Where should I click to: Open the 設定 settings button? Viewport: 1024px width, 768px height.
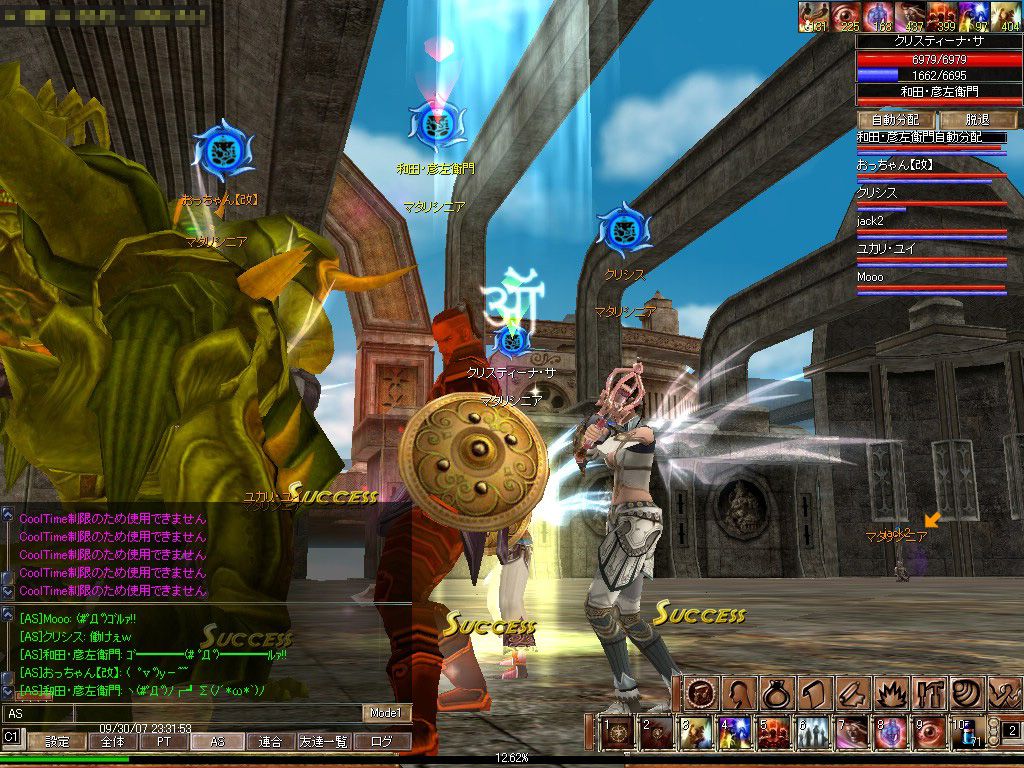coord(57,742)
